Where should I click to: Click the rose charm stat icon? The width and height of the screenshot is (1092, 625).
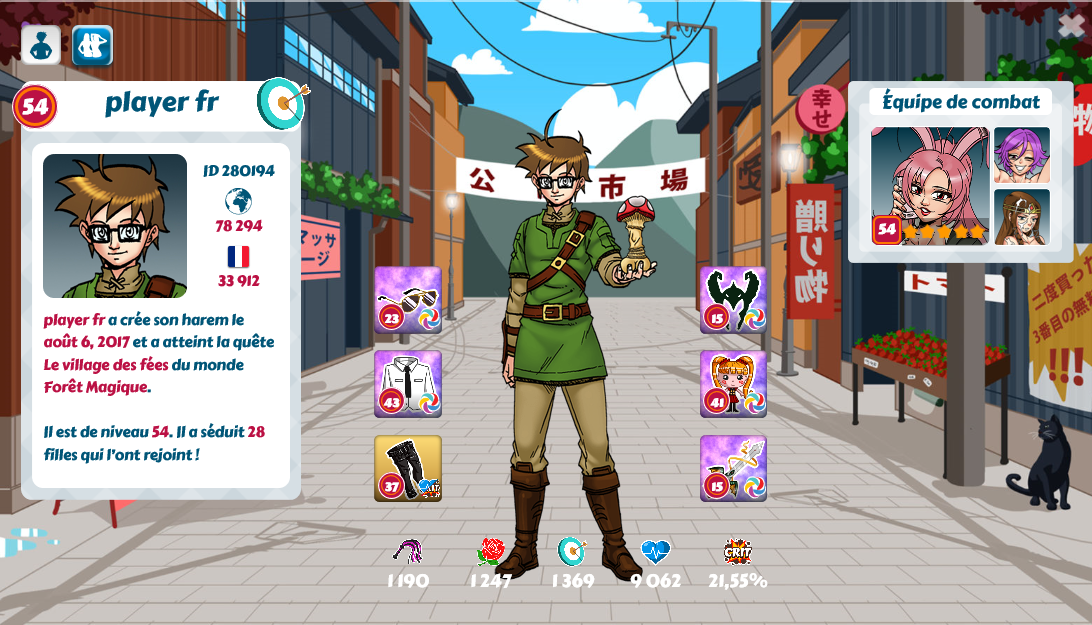click(x=490, y=551)
